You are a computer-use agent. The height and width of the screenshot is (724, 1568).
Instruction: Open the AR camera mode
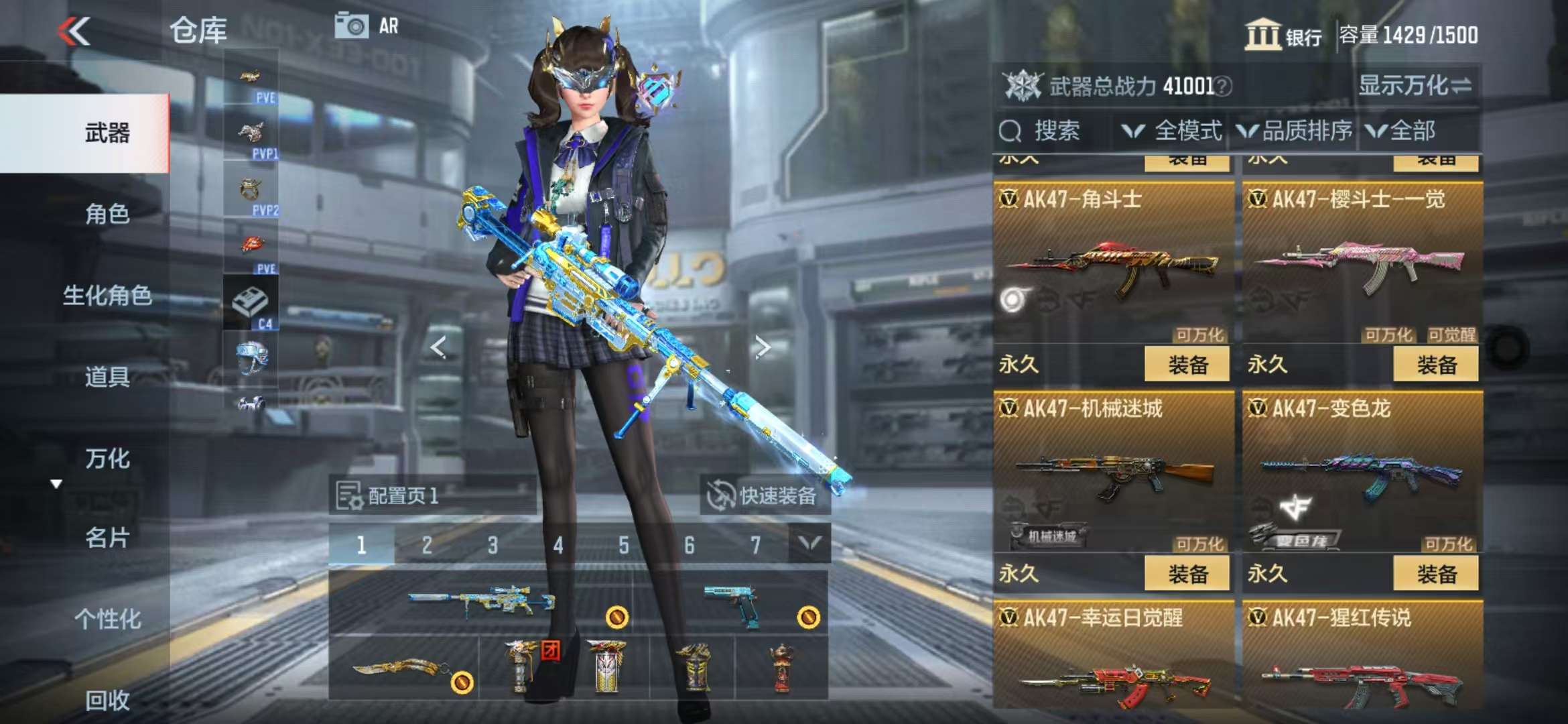pyautogui.click(x=366, y=26)
